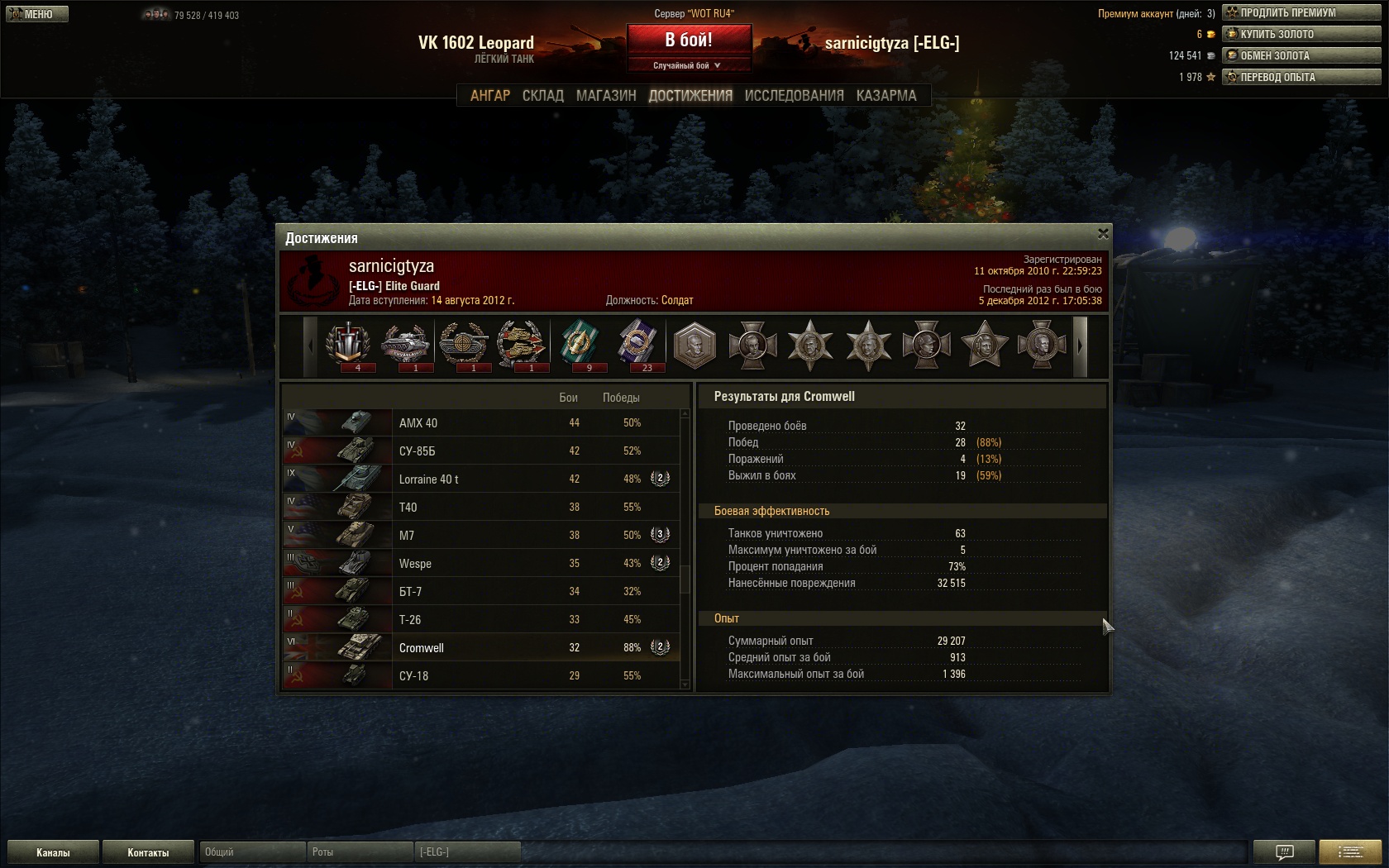Image resolution: width=1389 pixels, height=868 pixels.
Task: Activate ПЕРЕВОД ОПЫТА button
Action: pyautogui.click(x=1301, y=77)
